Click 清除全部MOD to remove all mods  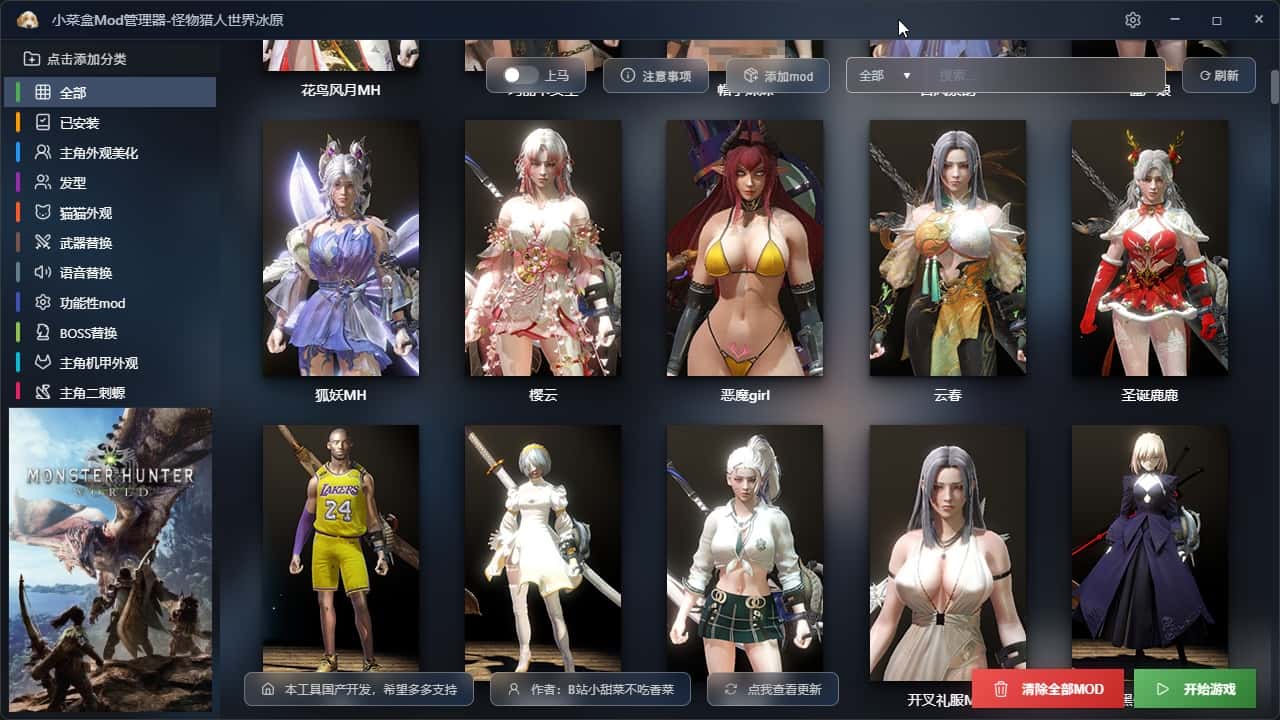[x=1047, y=689]
